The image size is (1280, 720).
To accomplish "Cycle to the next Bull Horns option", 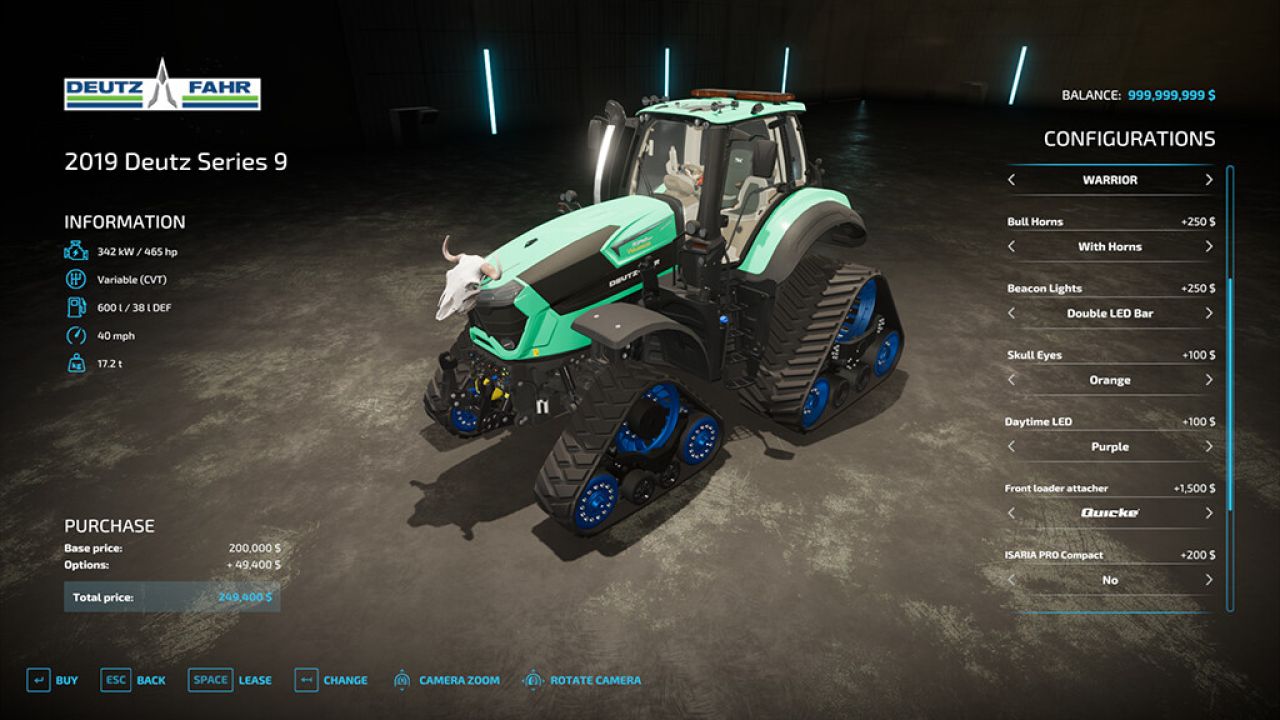I will [1209, 246].
